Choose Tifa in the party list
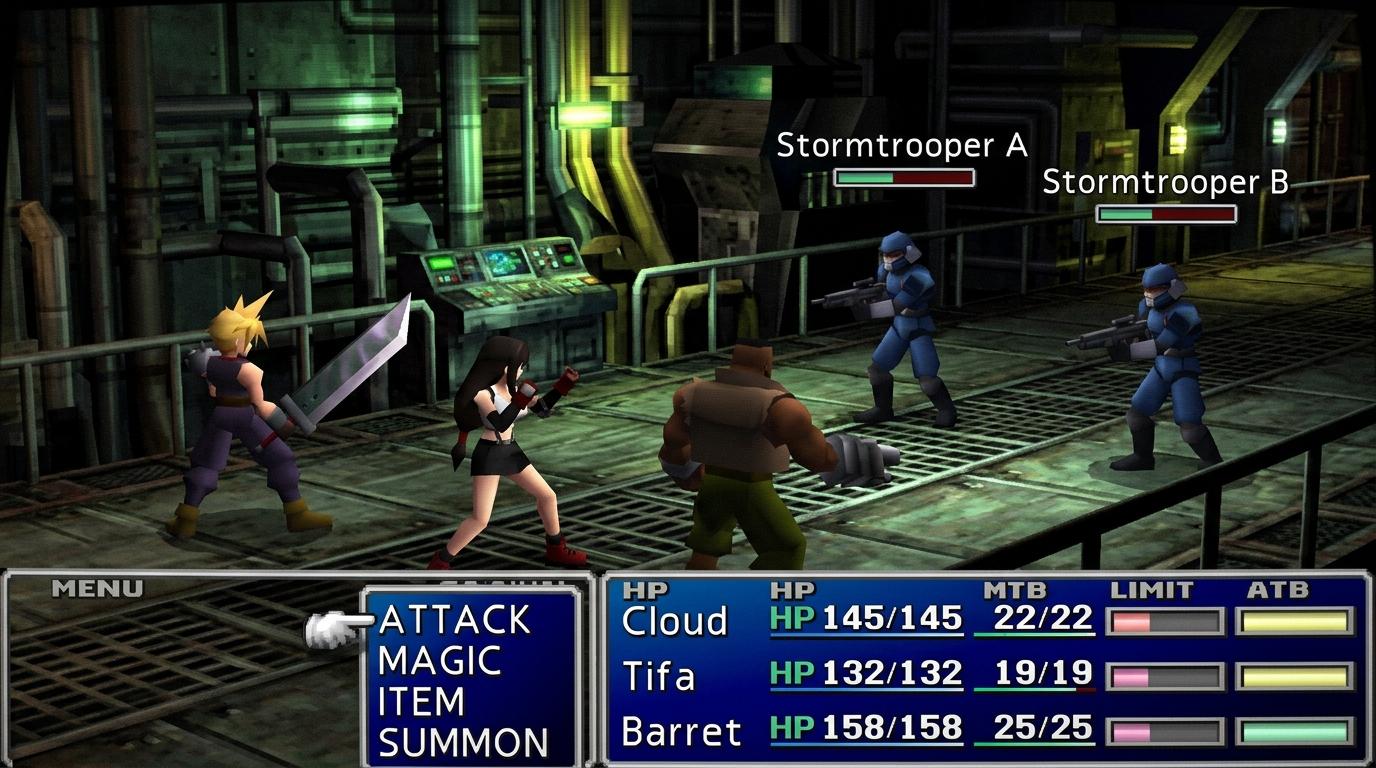The height and width of the screenshot is (768, 1376). coord(658,677)
